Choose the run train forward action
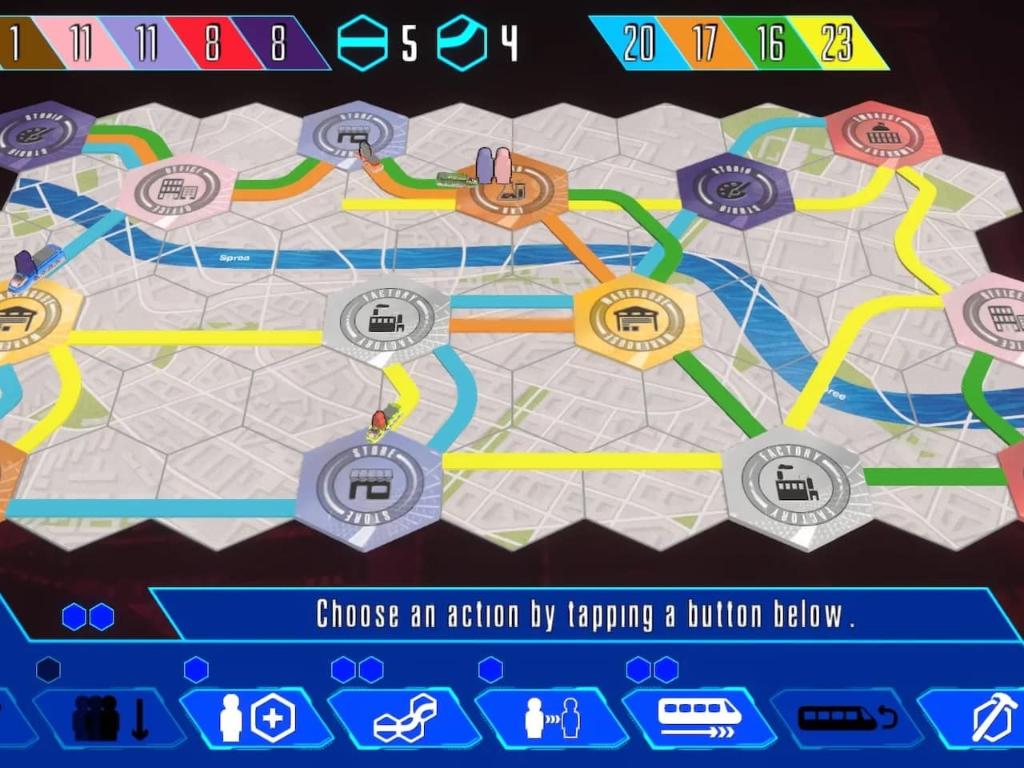Viewport: 1024px width, 768px height. 699,718
